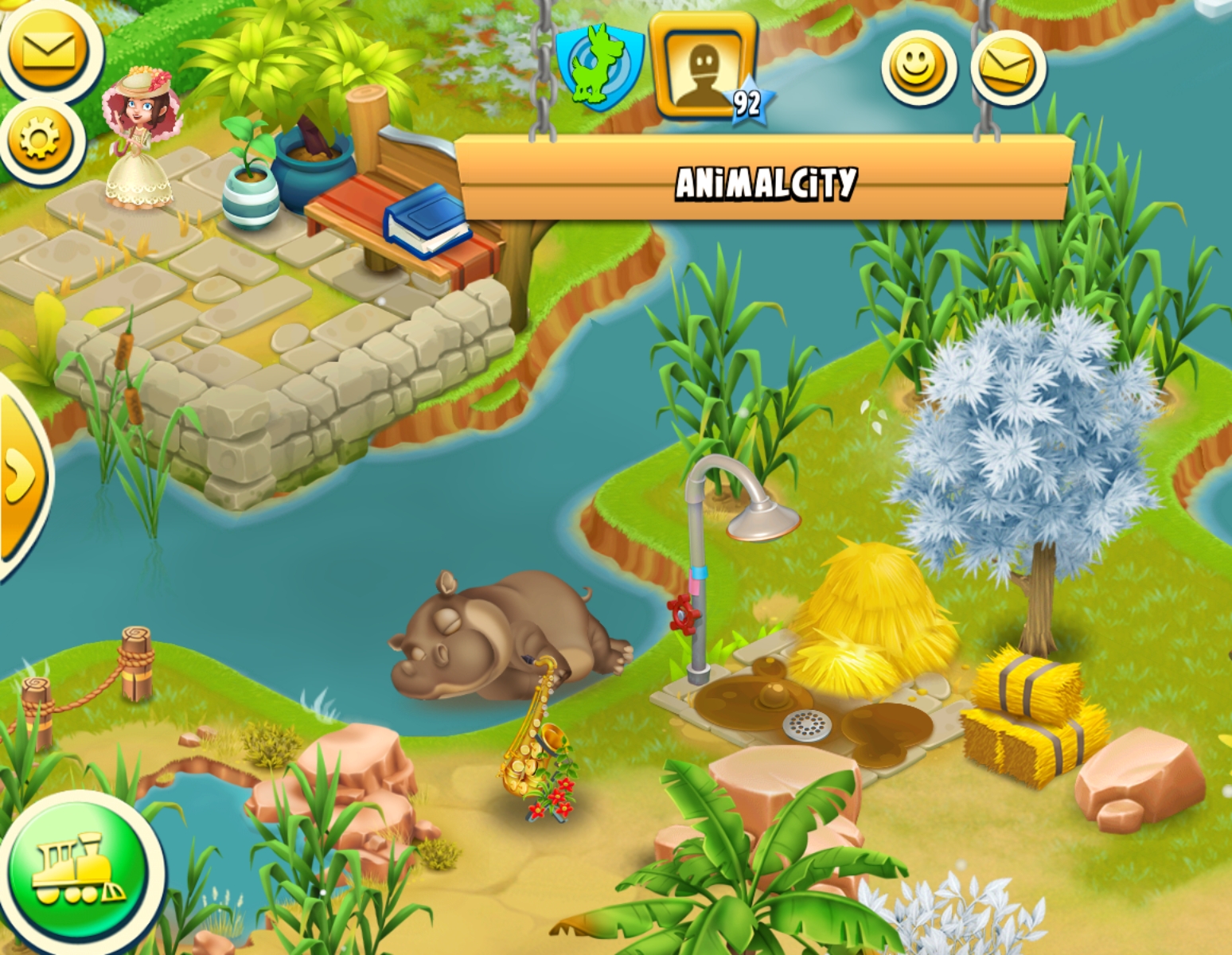Tap the green train button
Screen dimensions: 1232x955
(77, 868)
